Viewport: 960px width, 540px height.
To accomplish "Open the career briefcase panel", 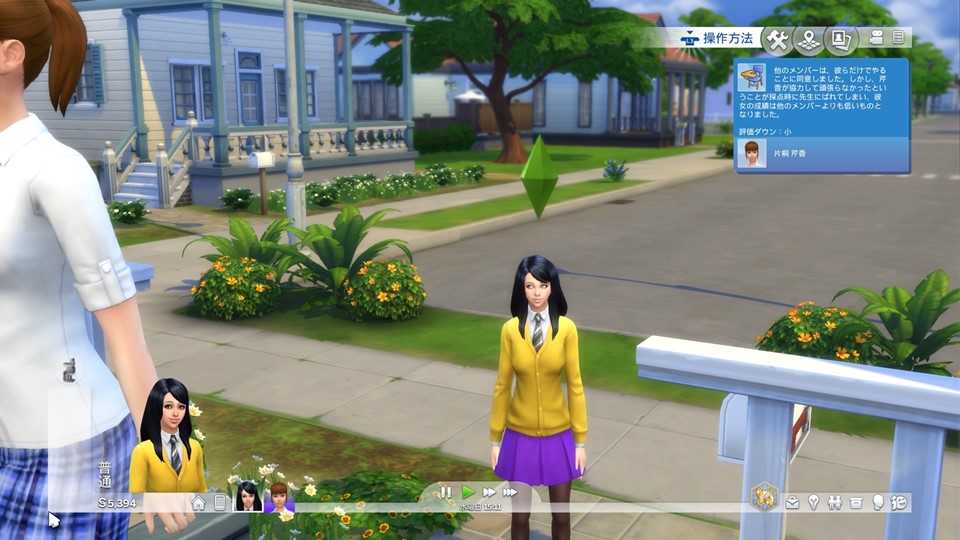I will click(x=793, y=502).
